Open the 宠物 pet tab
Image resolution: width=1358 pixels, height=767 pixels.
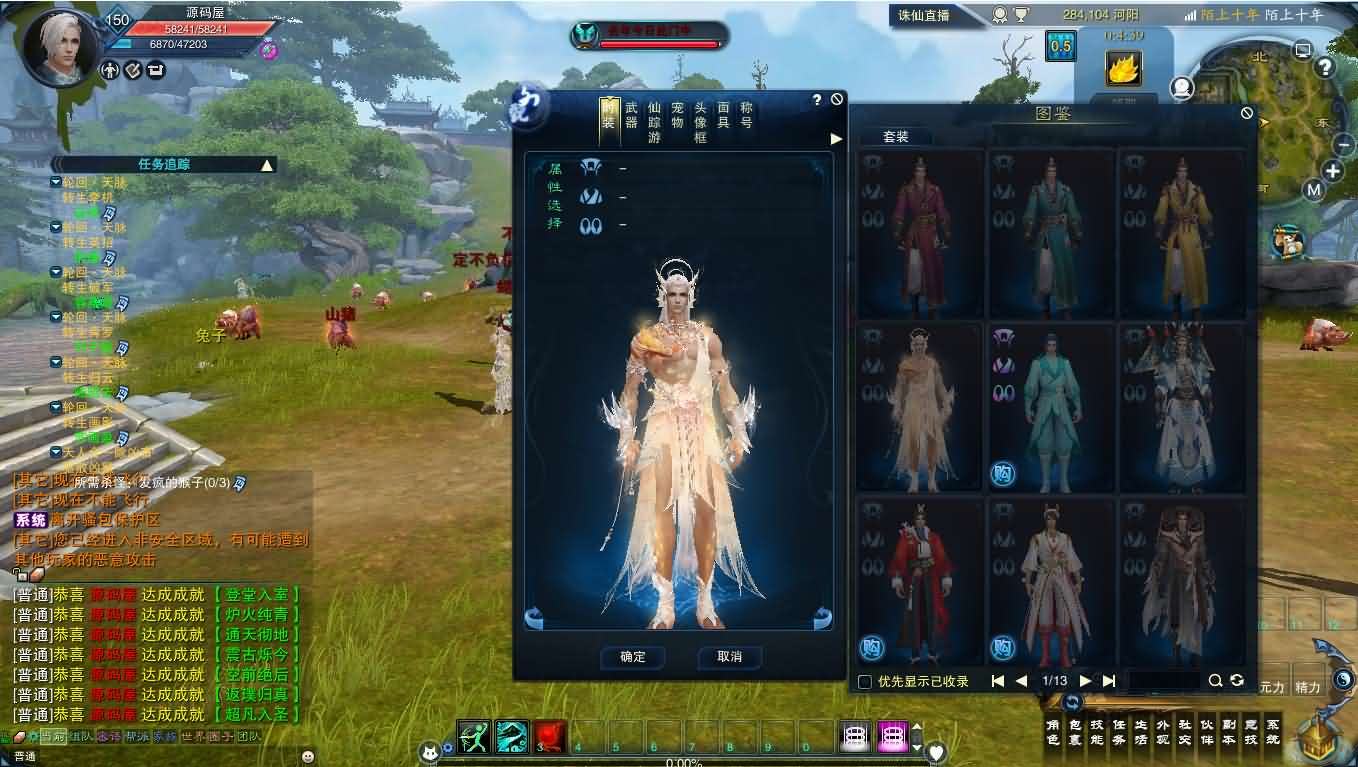[677, 115]
